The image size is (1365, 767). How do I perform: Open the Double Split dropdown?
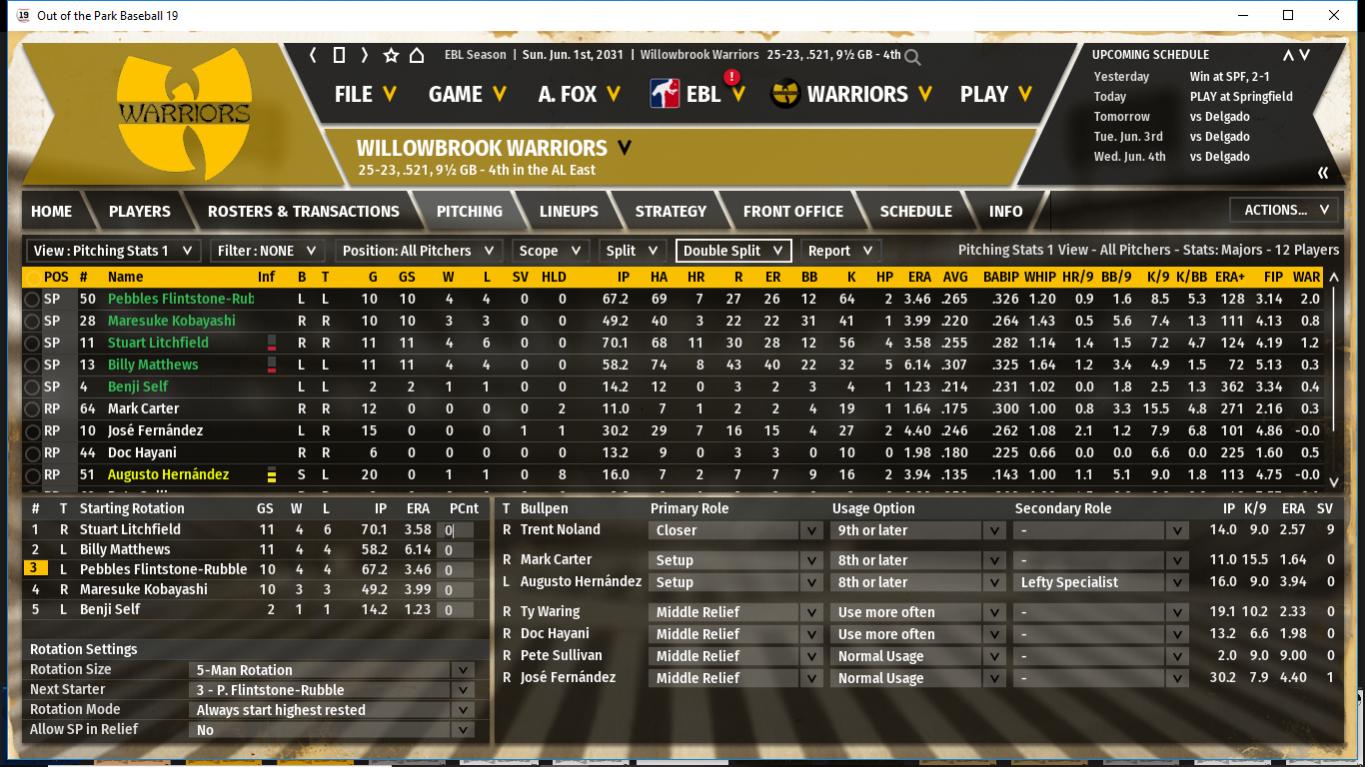(733, 251)
